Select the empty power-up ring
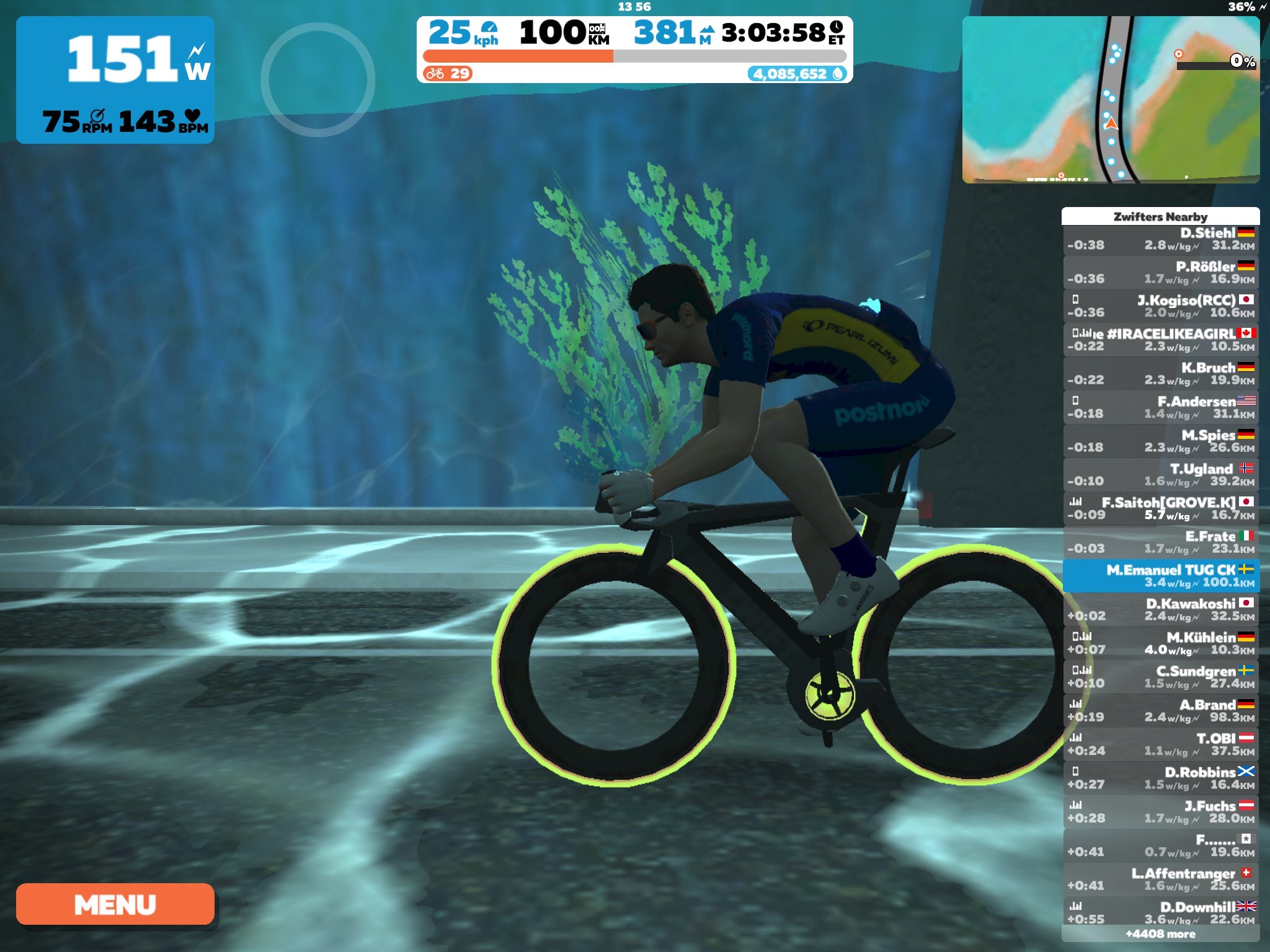This screenshot has height=952, width=1270. click(317, 80)
